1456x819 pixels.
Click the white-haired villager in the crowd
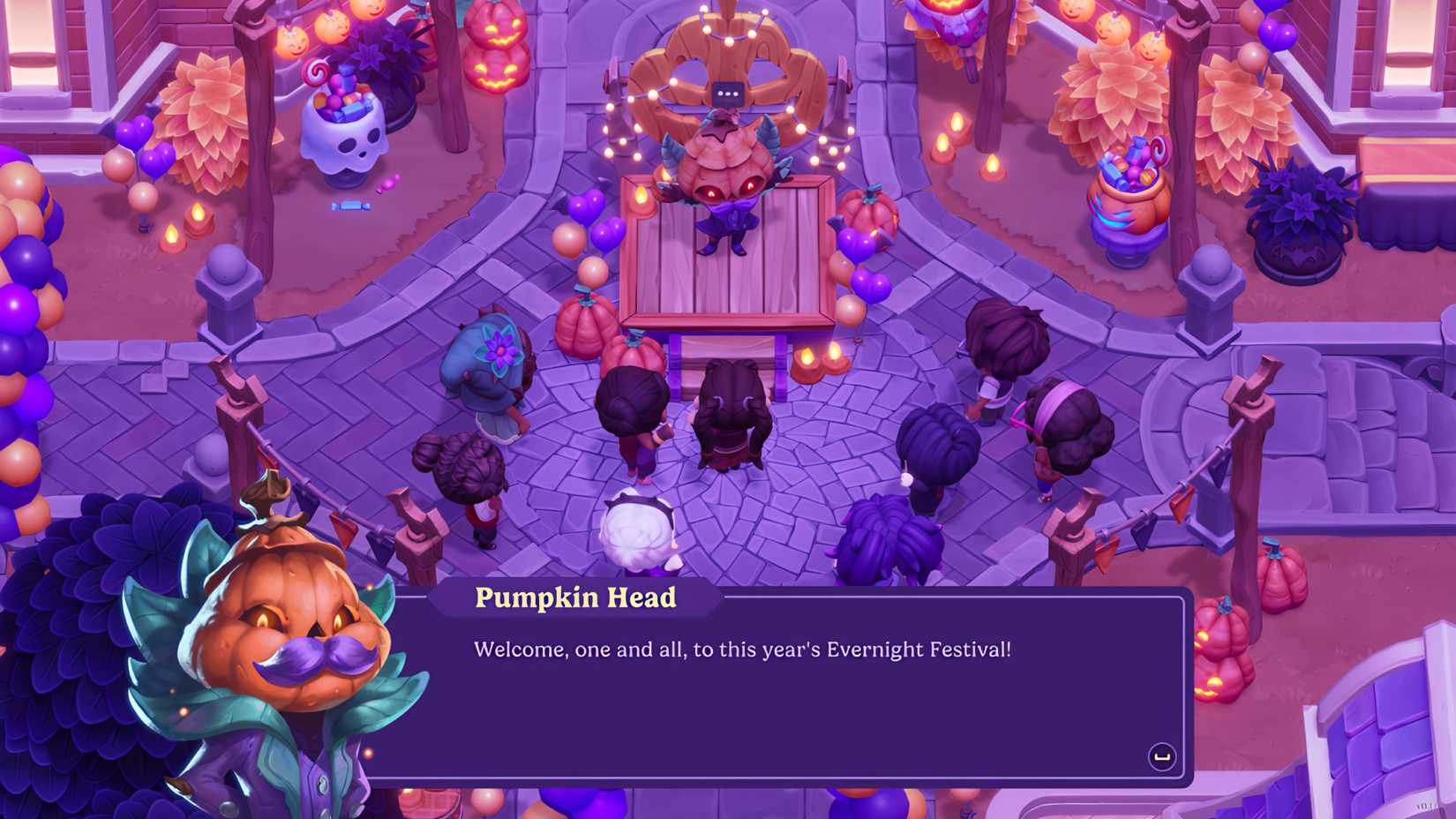coord(637,534)
